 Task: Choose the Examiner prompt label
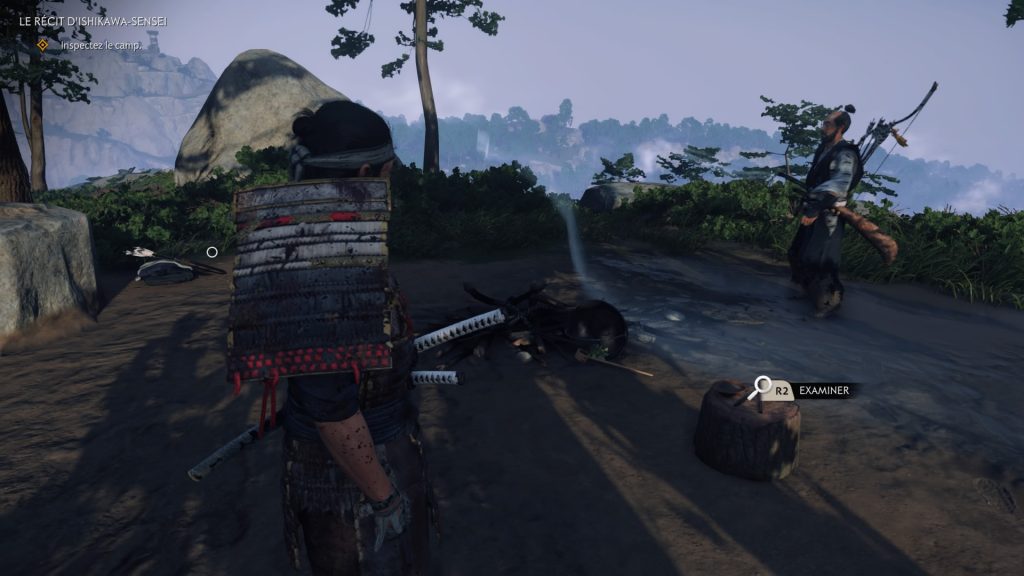click(826, 390)
